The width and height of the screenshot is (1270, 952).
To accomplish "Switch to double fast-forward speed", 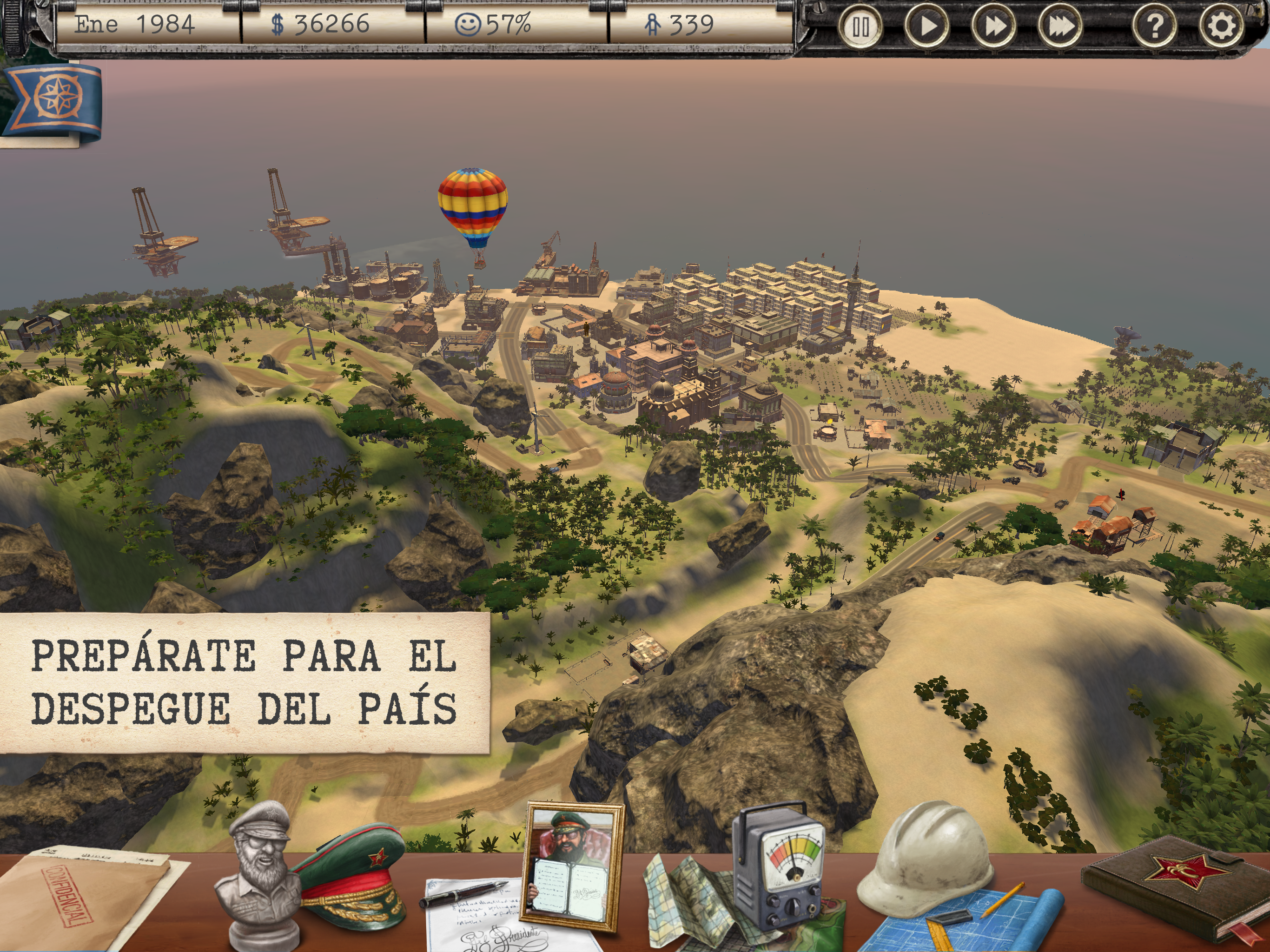I will point(993,27).
